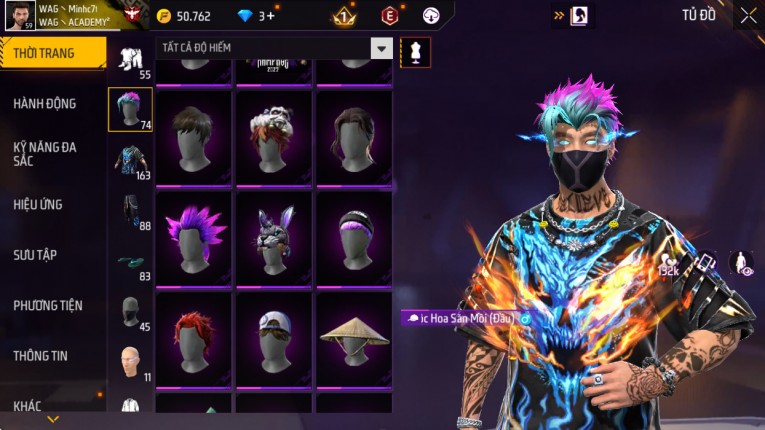The width and height of the screenshot is (765, 430).
Task: Select the head items subcategory with 74
Action: [130, 109]
